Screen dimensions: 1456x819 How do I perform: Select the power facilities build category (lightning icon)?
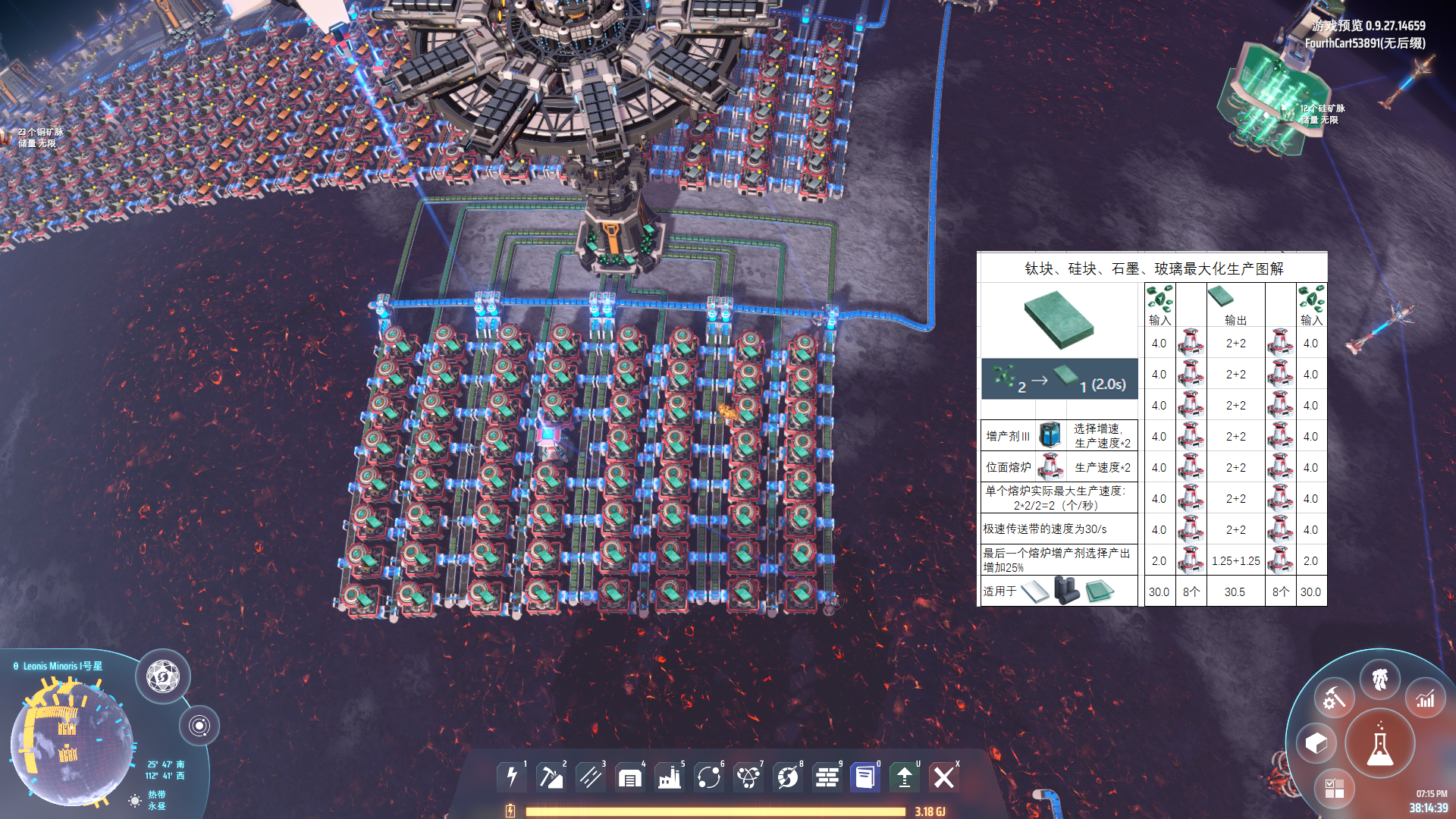click(x=512, y=777)
